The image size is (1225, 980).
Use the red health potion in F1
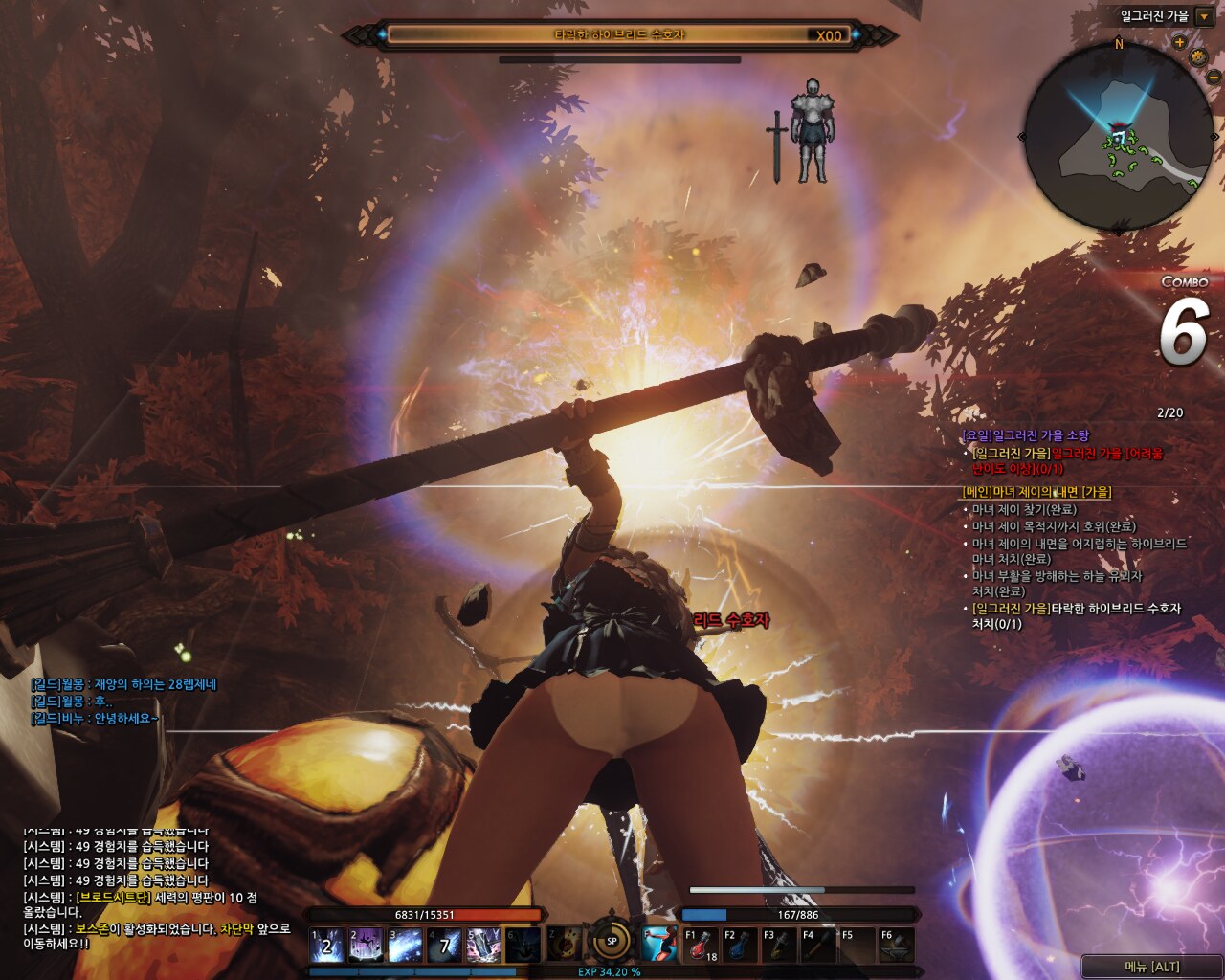[702, 946]
